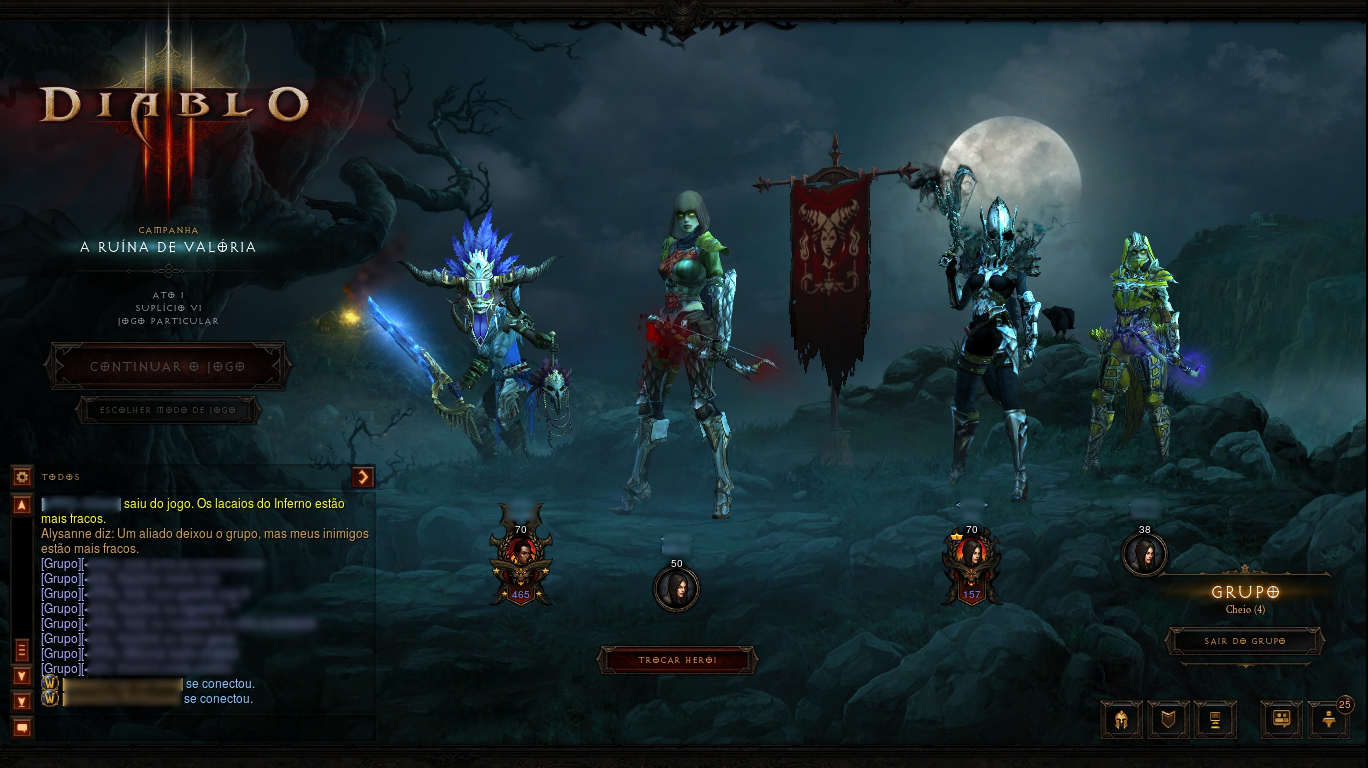This screenshot has height=768, width=1368.
Task: Click the computer monitor menu icon
Action: point(1215,719)
